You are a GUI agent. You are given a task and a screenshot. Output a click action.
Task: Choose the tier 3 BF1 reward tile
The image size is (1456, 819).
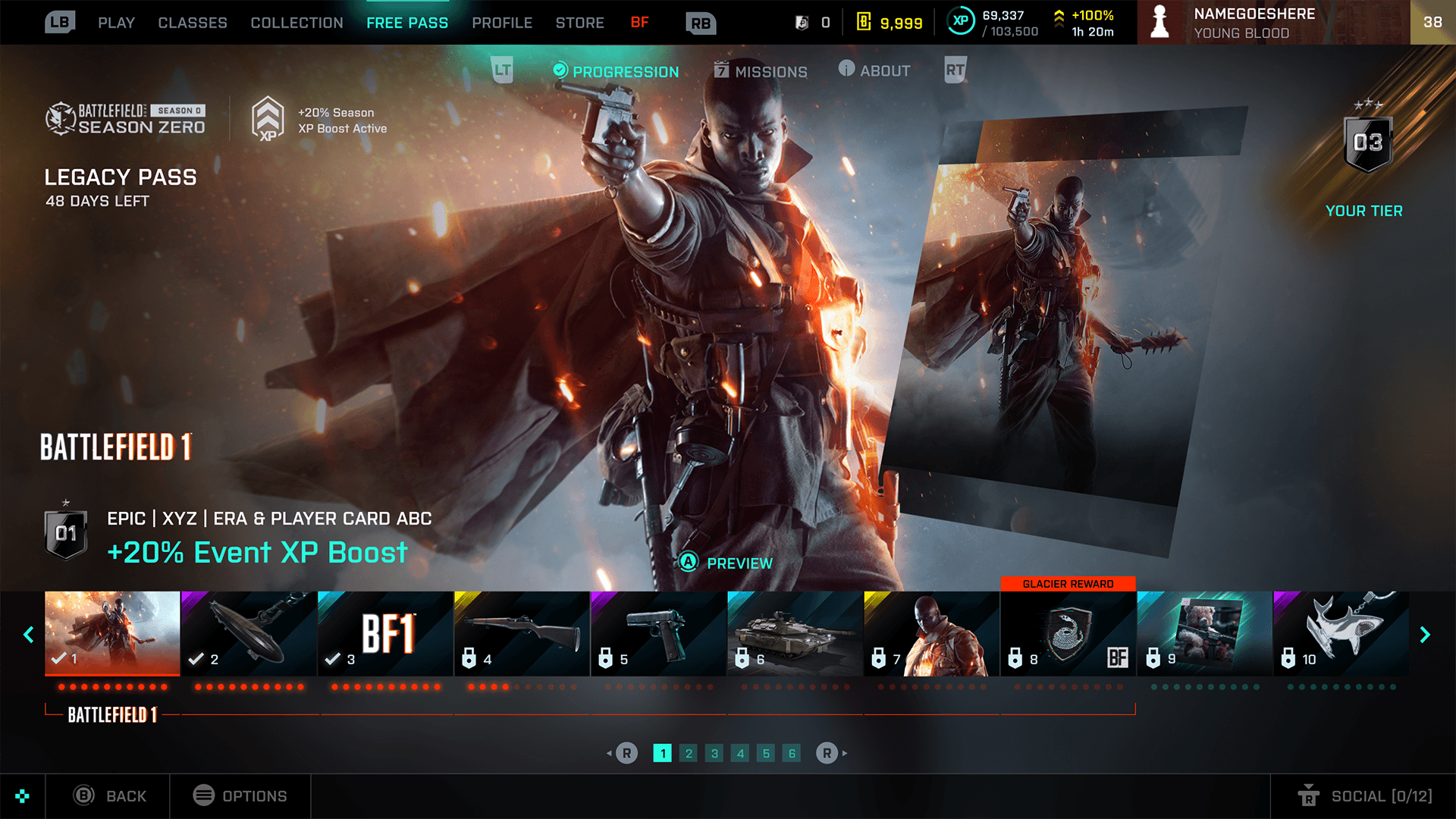click(x=385, y=633)
